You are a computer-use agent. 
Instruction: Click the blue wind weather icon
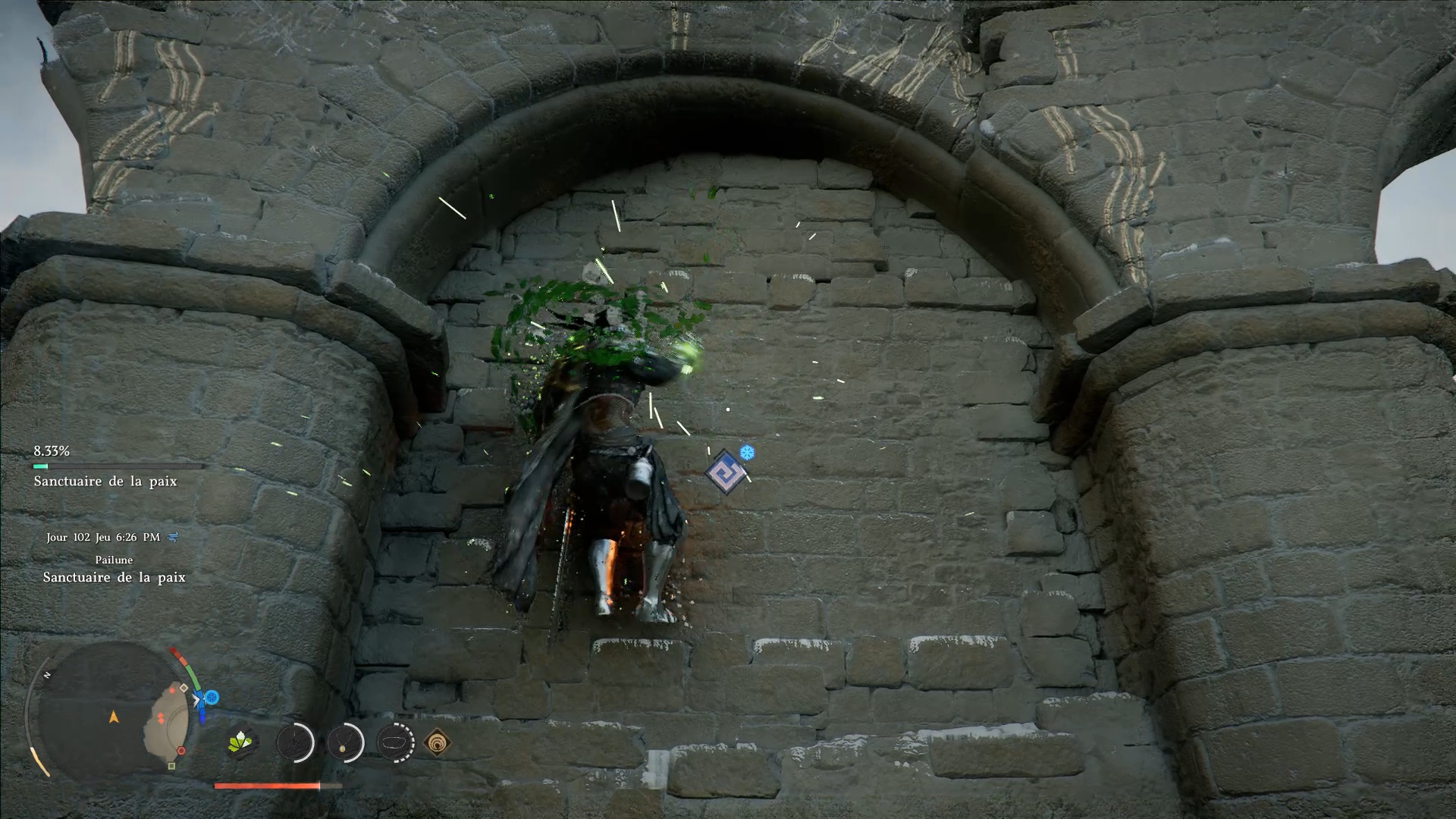[173, 537]
